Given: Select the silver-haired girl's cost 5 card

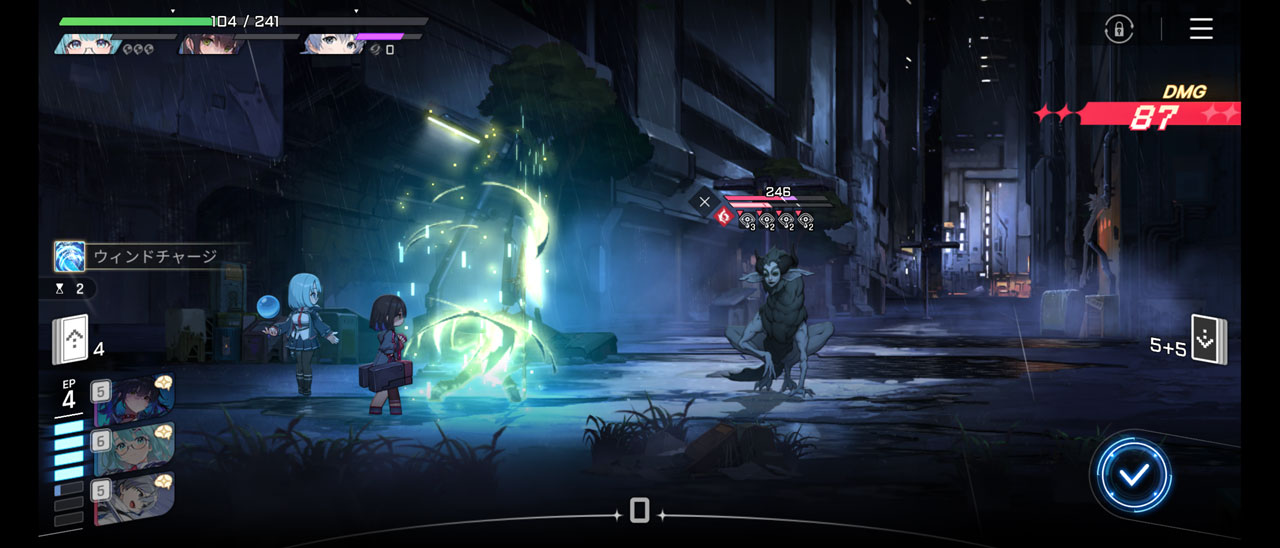Looking at the screenshot, I should [134, 497].
